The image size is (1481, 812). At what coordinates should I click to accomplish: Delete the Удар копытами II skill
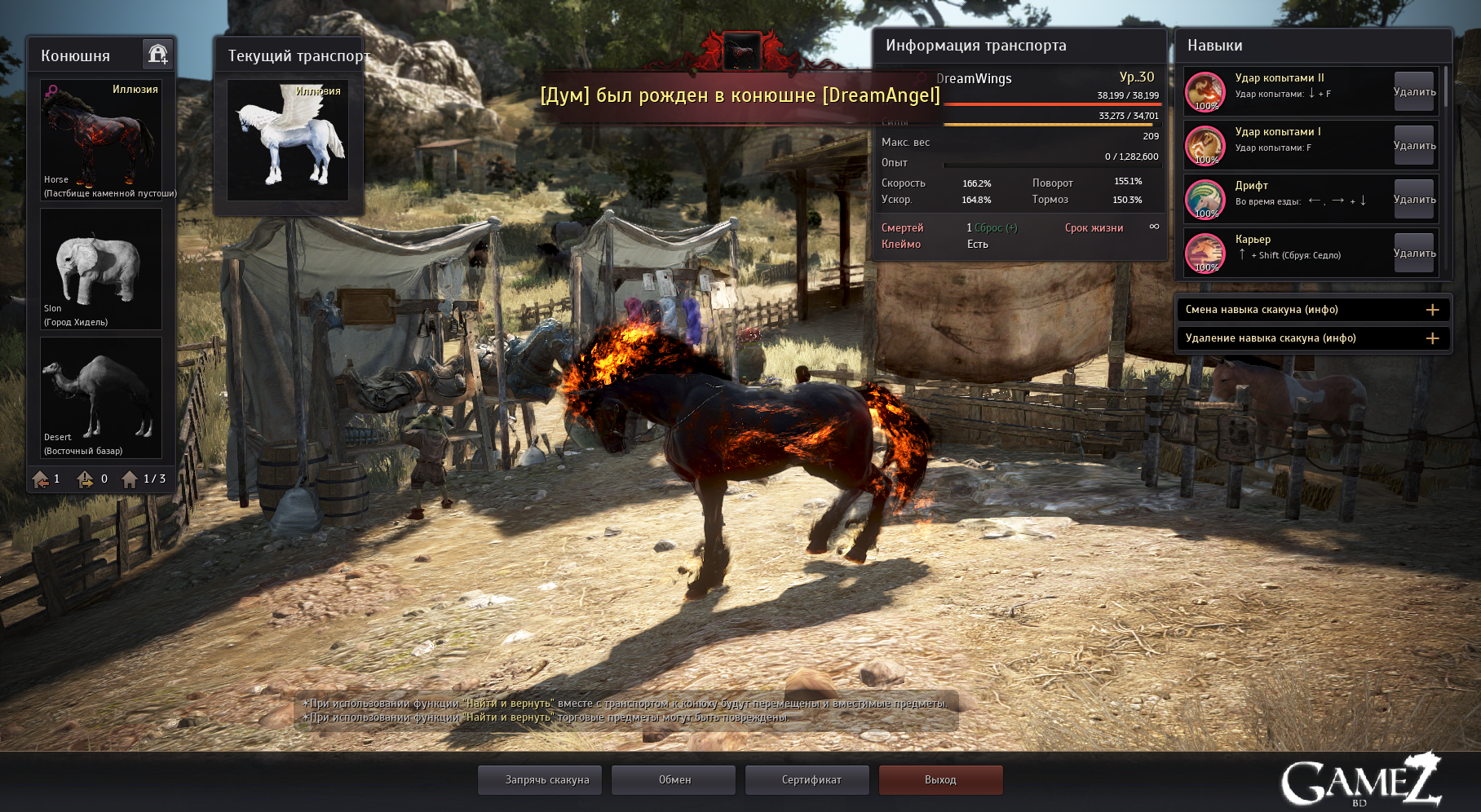[1414, 92]
